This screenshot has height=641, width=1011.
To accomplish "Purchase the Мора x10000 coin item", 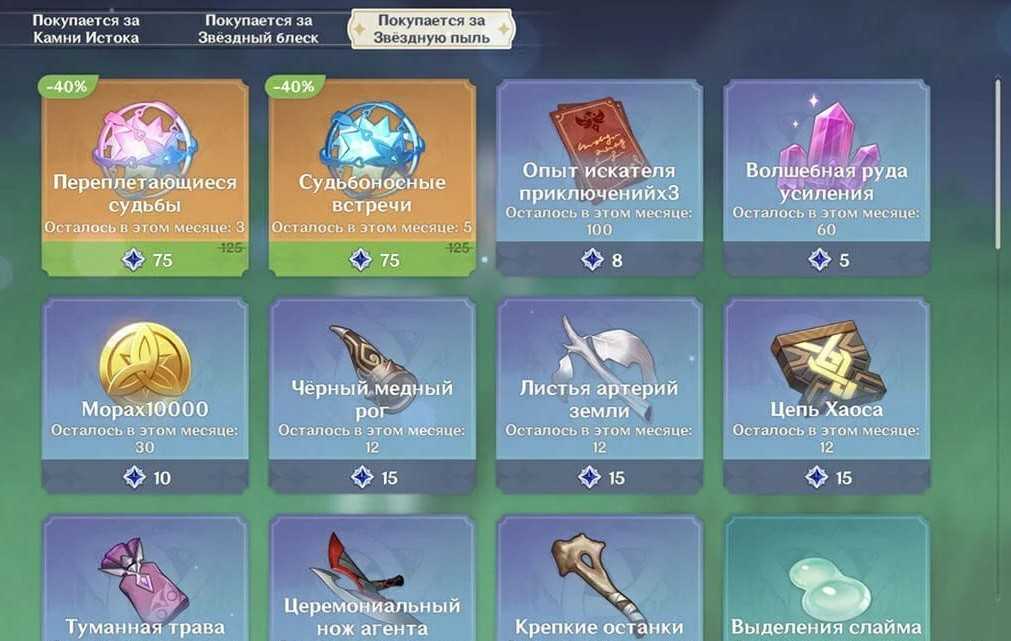I will pyautogui.click(x=145, y=394).
